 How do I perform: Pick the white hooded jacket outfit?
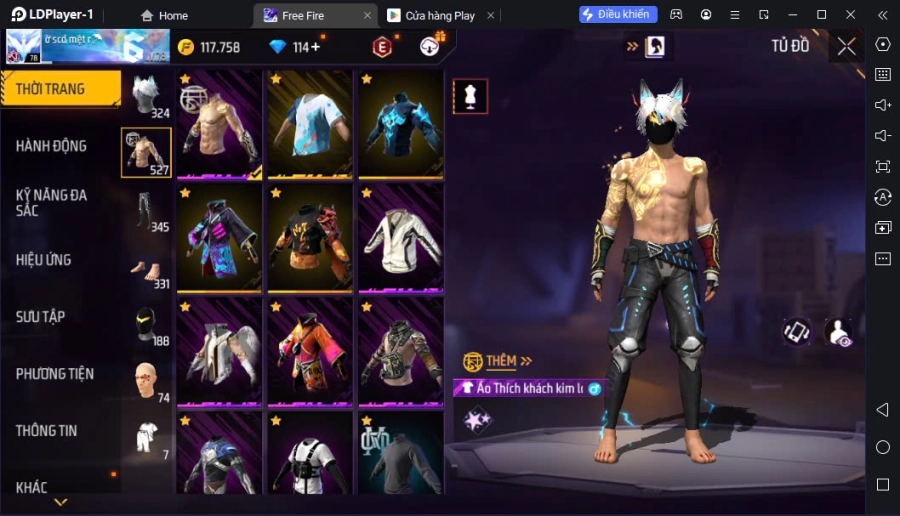click(x=400, y=238)
